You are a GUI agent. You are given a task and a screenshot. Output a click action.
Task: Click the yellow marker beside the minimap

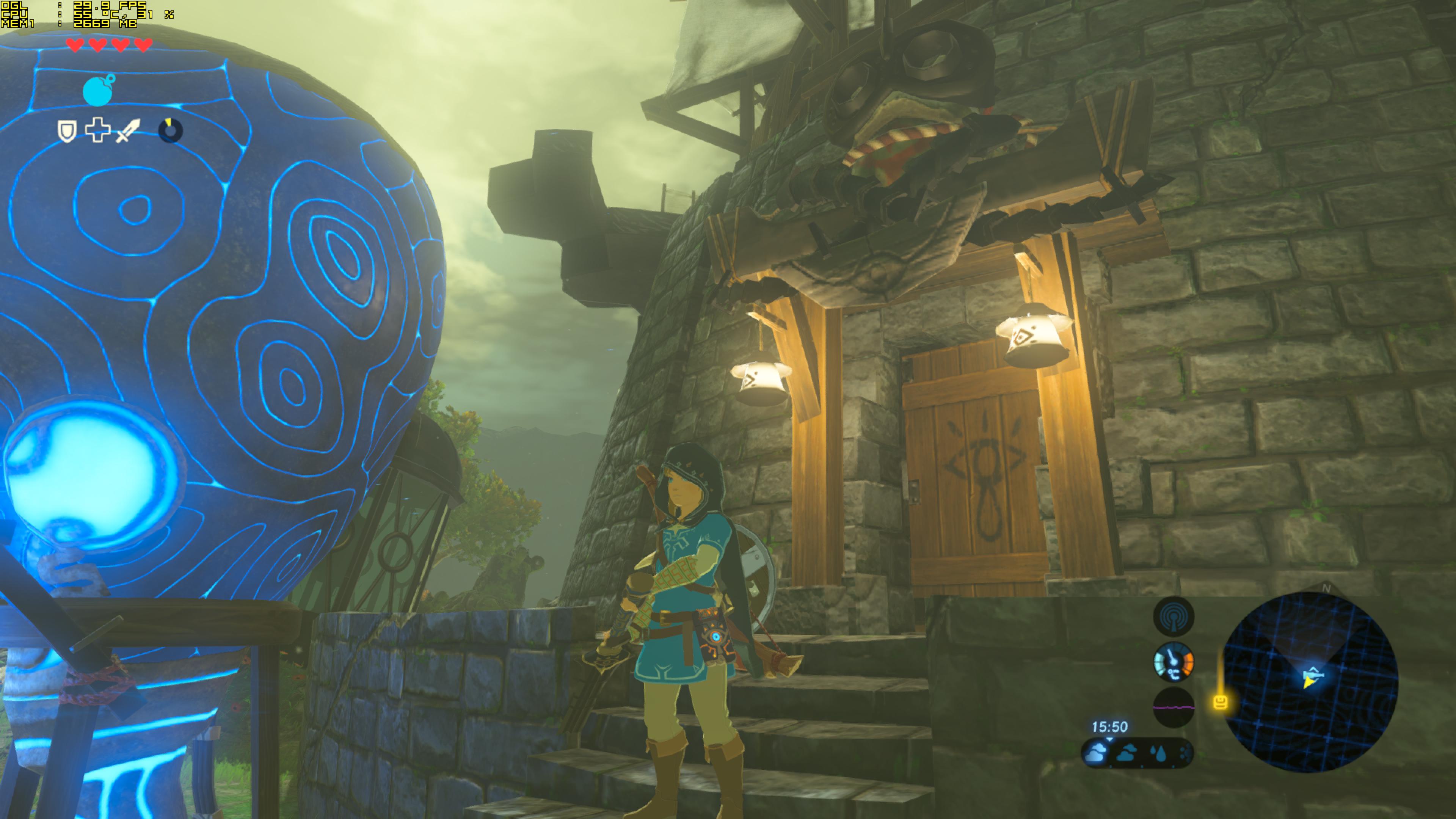(x=1220, y=703)
